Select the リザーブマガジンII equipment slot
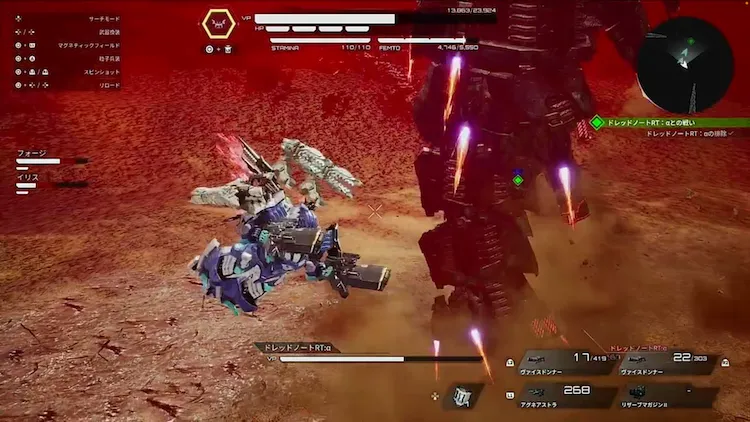This screenshot has height=422, width=750. pyautogui.click(x=664, y=394)
